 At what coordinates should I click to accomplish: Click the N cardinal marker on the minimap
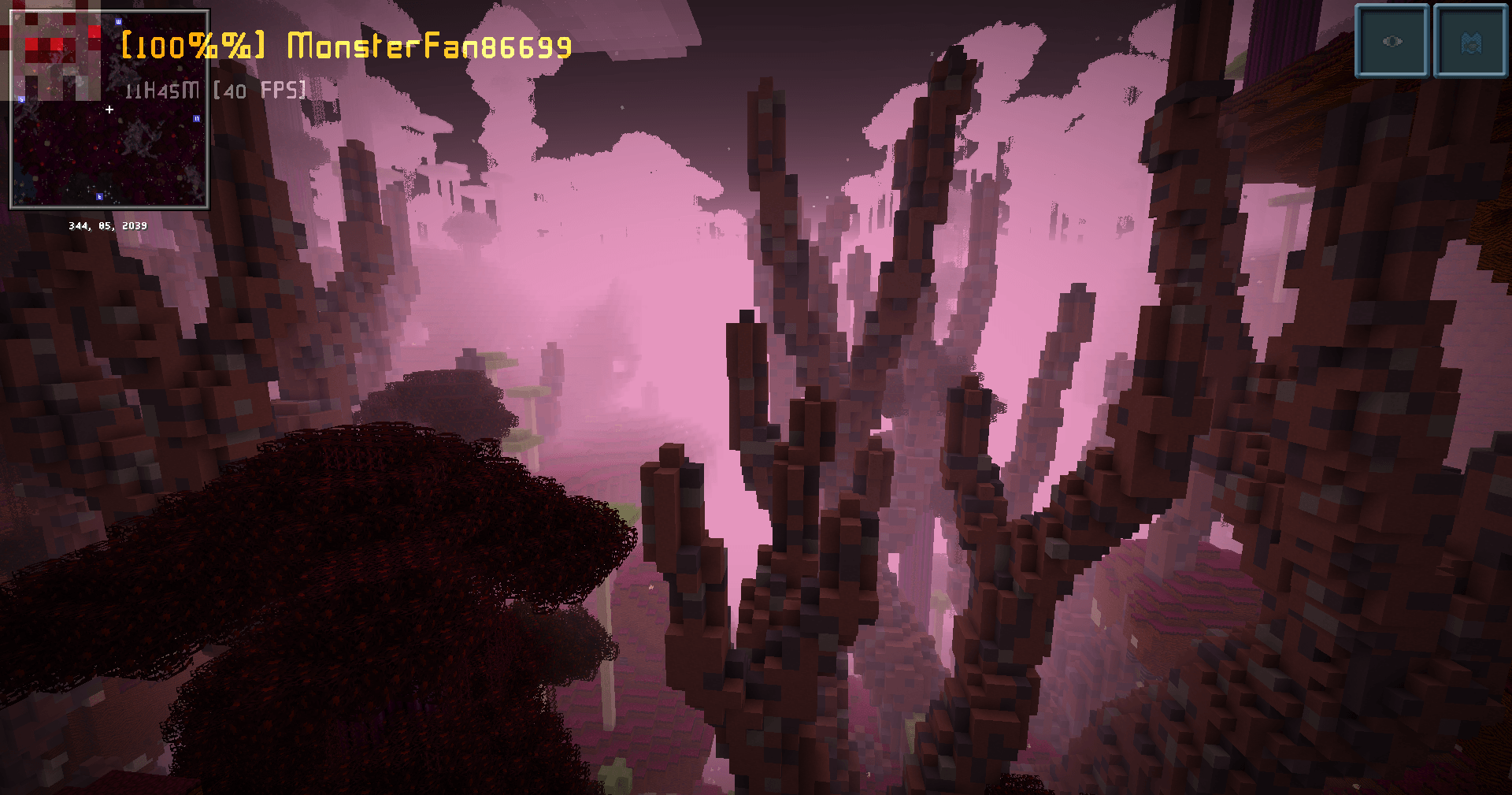pyautogui.click(x=197, y=118)
